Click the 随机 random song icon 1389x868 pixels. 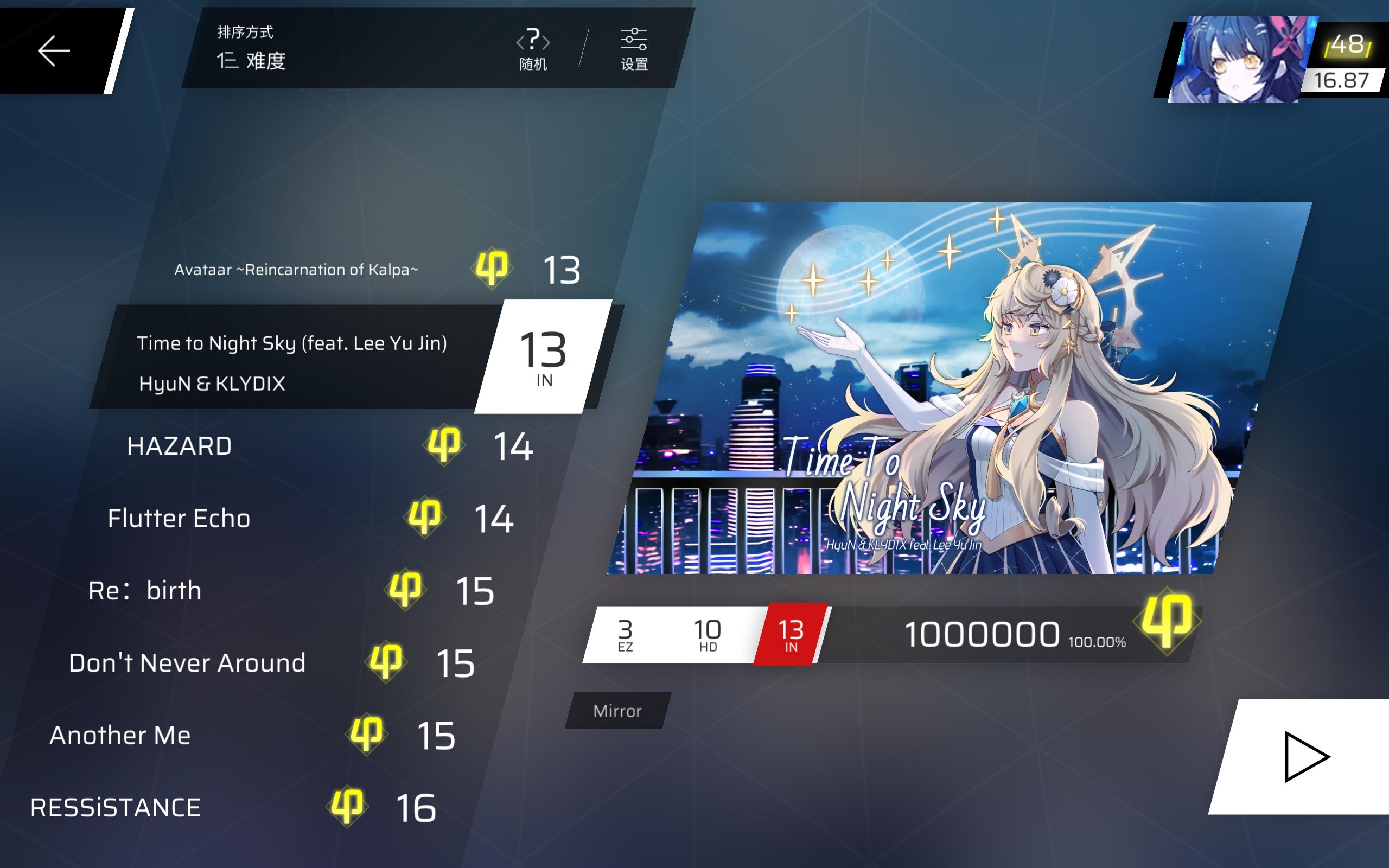click(533, 50)
